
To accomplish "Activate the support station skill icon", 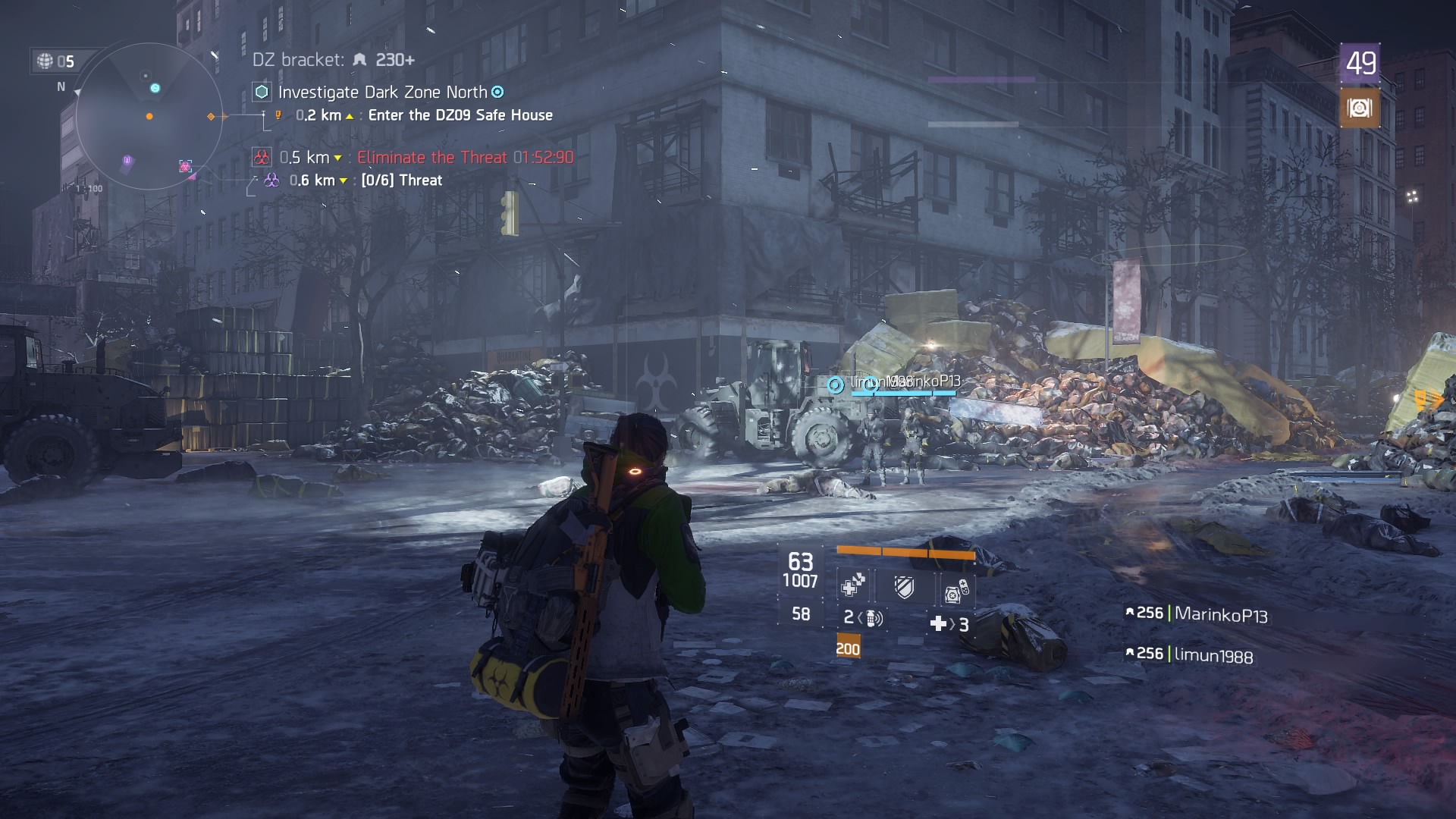I will point(955,590).
